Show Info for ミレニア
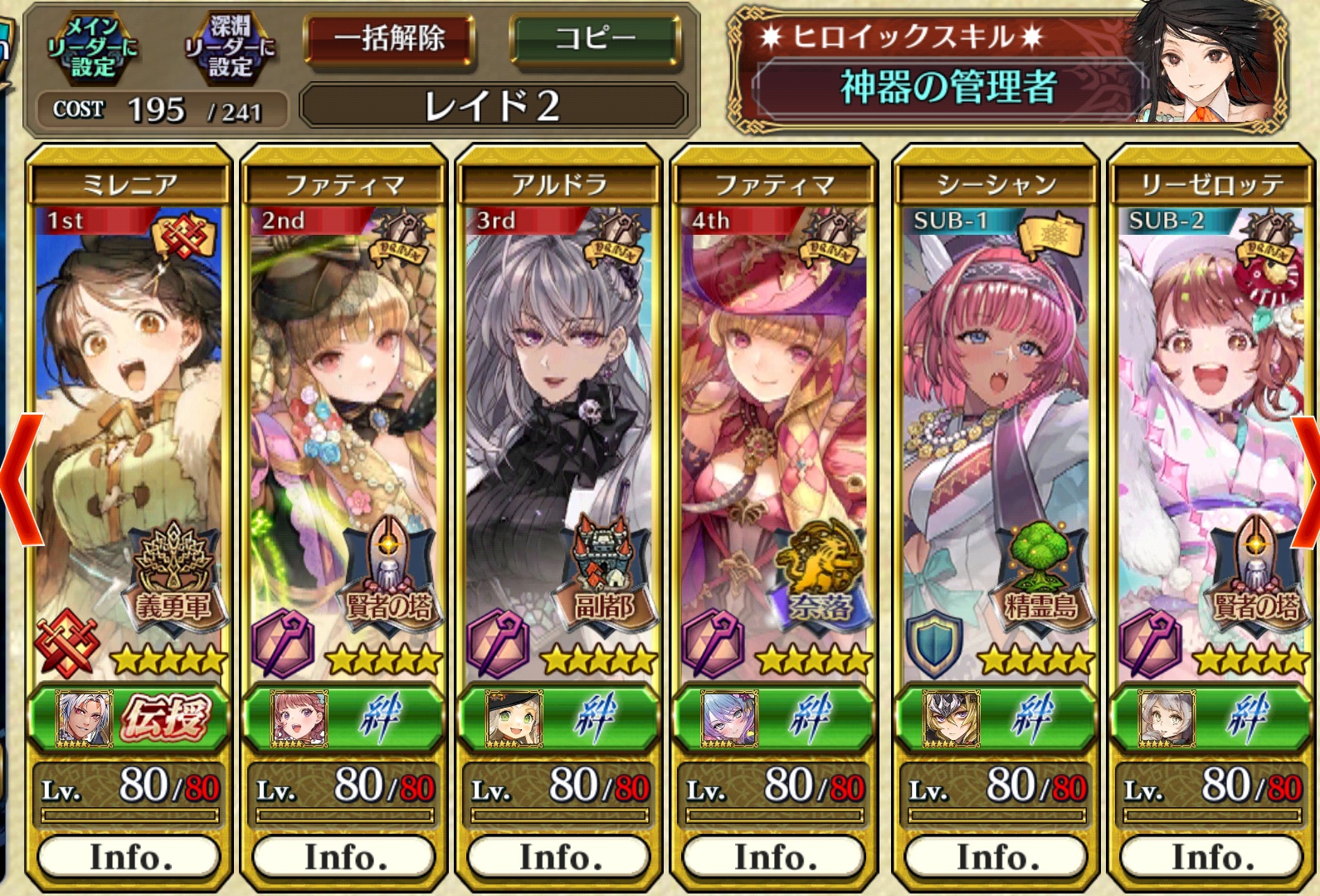This screenshot has height=896, width=1320. coord(129,857)
